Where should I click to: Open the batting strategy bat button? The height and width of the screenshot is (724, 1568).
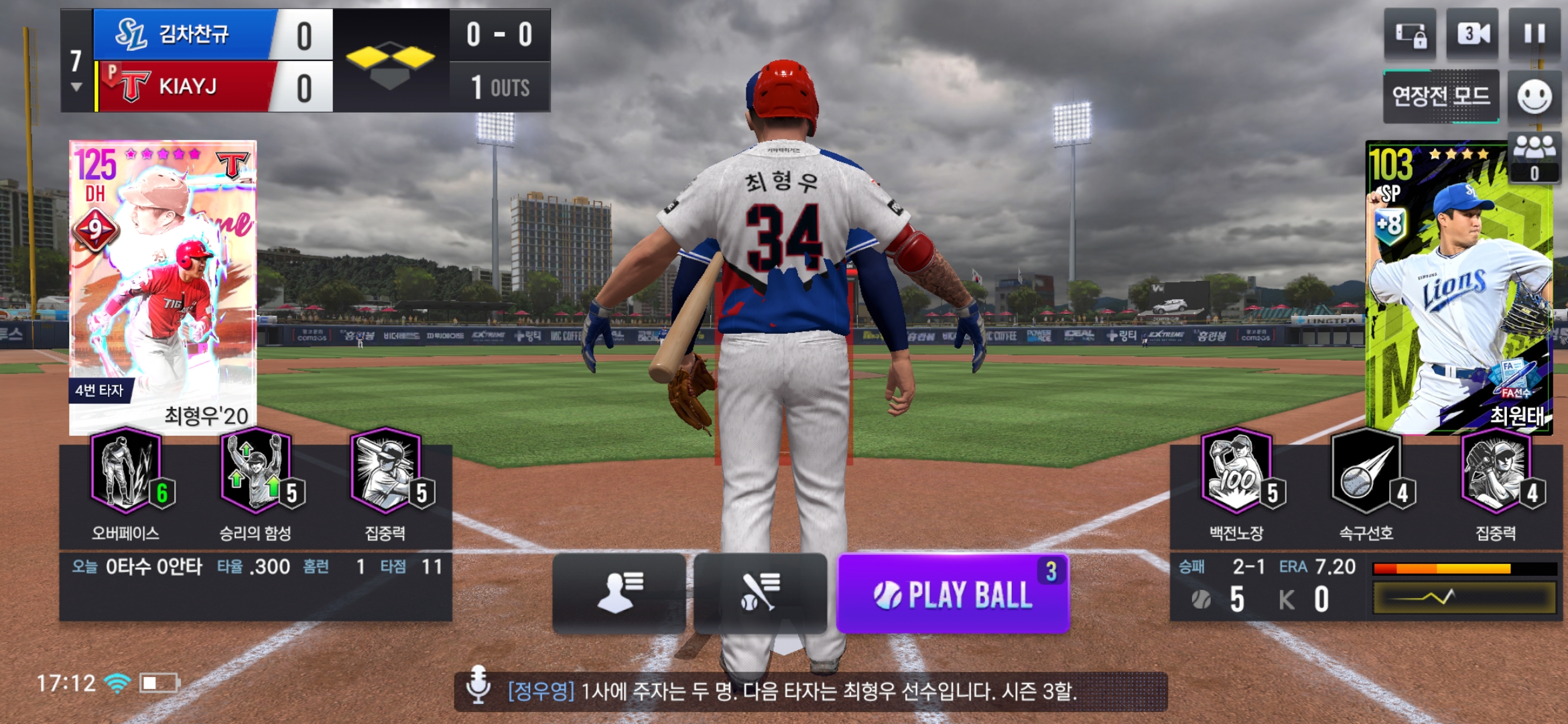point(760,593)
